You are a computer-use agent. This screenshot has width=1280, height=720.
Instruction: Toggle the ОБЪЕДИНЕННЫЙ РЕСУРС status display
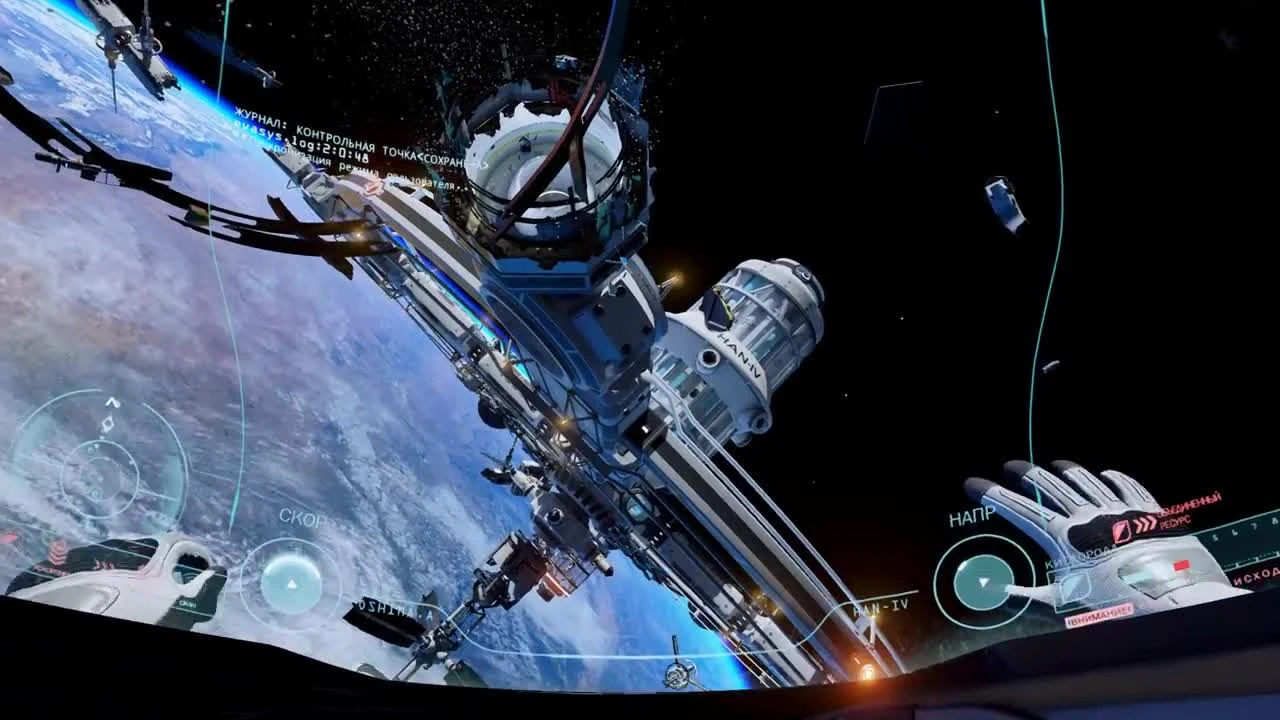(1188, 509)
